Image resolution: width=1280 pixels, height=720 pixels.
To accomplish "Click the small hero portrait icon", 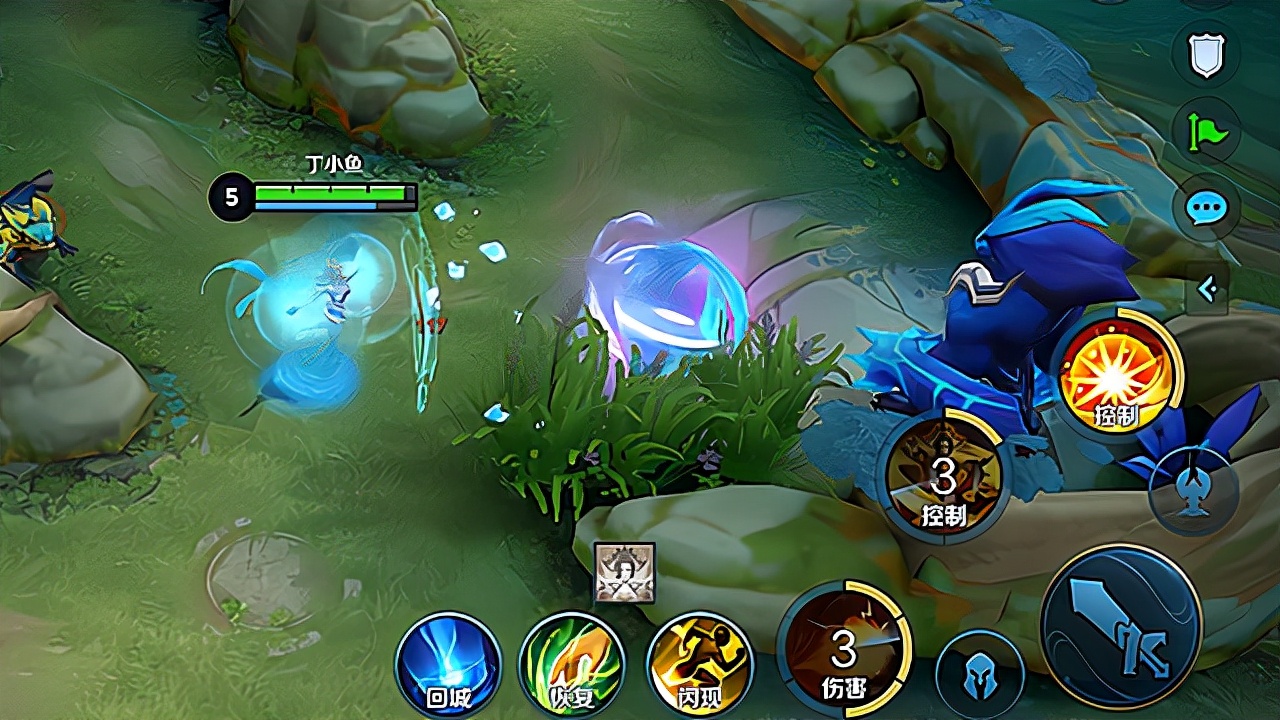I will 625,573.
